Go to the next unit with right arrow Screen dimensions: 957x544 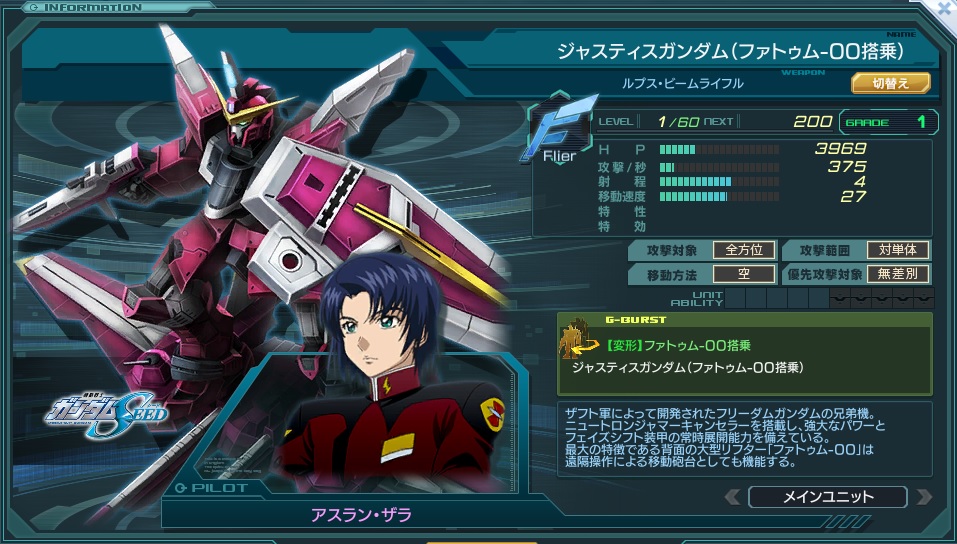point(922,497)
